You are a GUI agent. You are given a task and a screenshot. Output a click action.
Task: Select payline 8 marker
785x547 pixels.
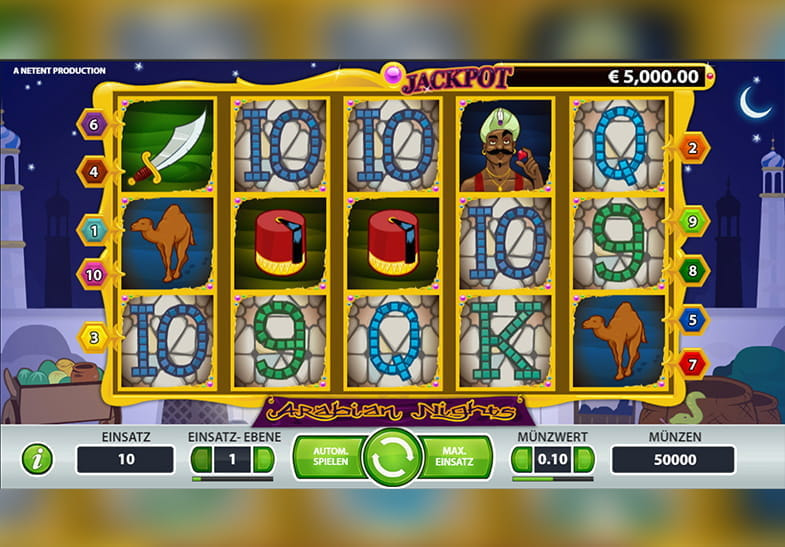693,269
